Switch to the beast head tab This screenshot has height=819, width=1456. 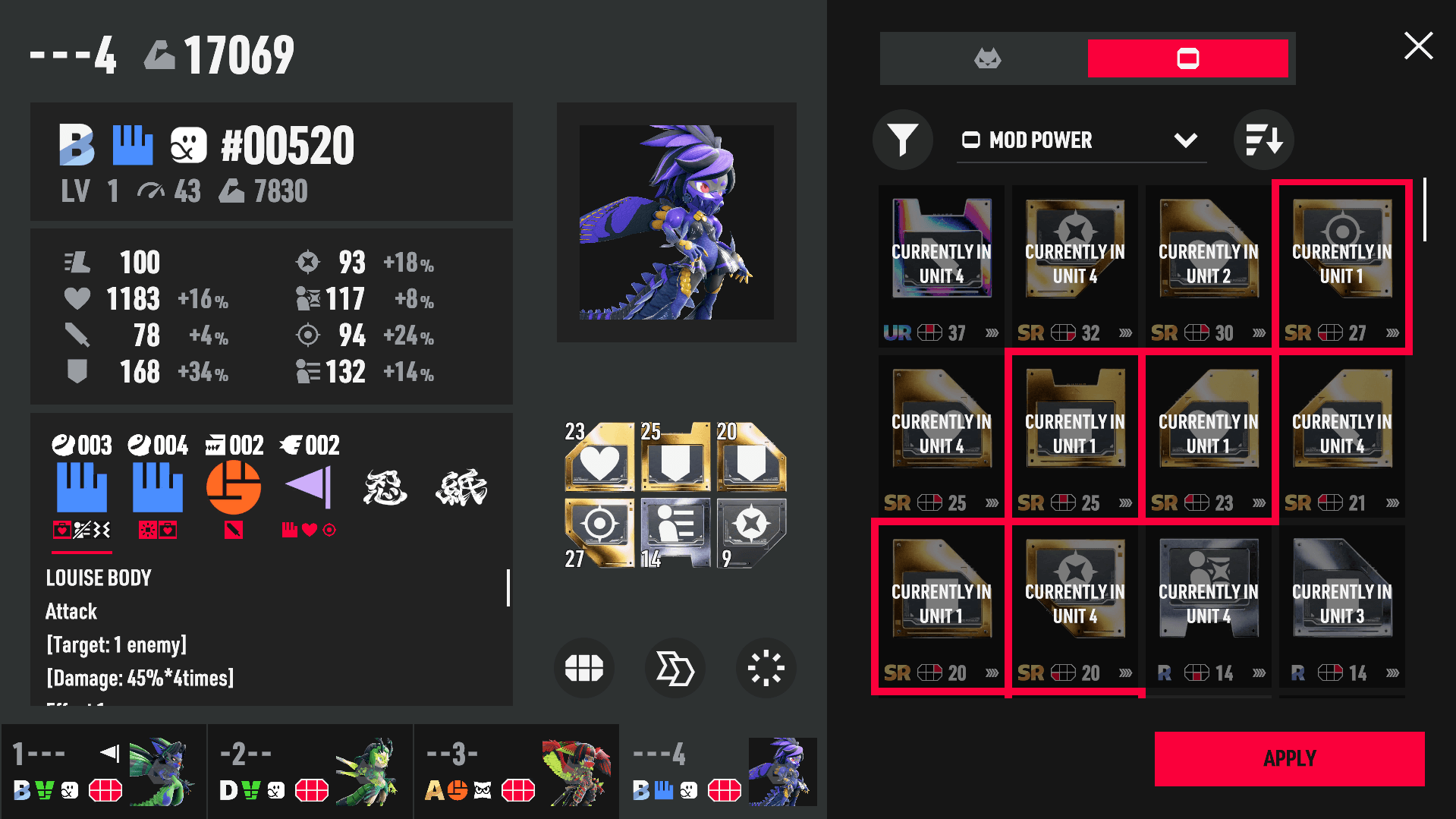[x=988, y=57]
